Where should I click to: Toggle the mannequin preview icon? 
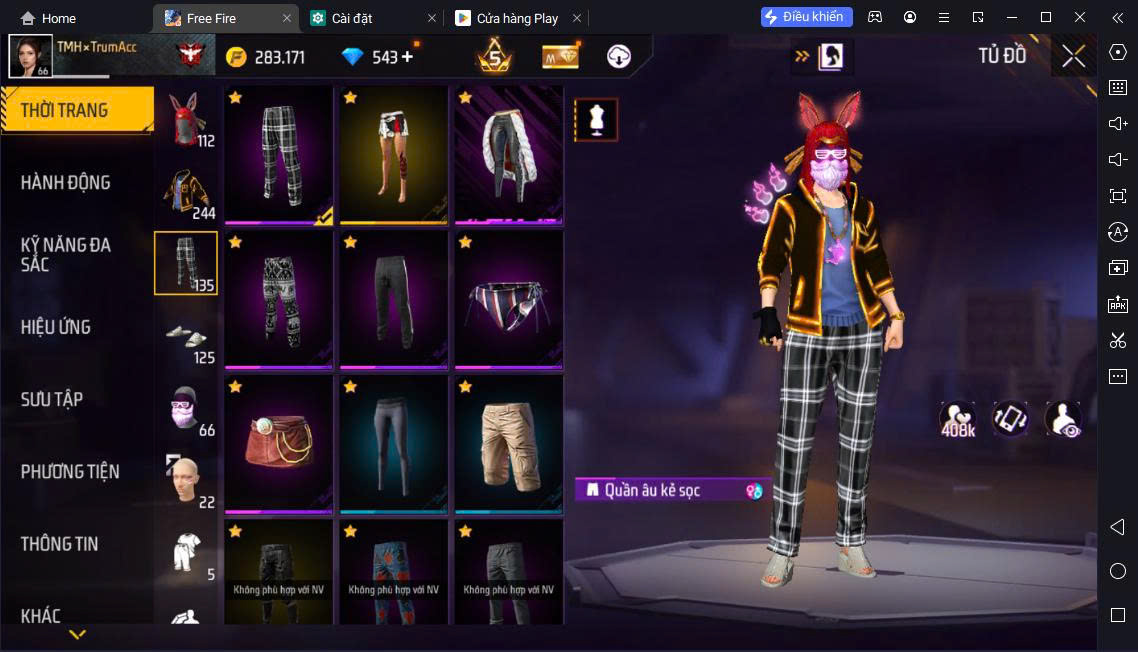pos(596,120)
